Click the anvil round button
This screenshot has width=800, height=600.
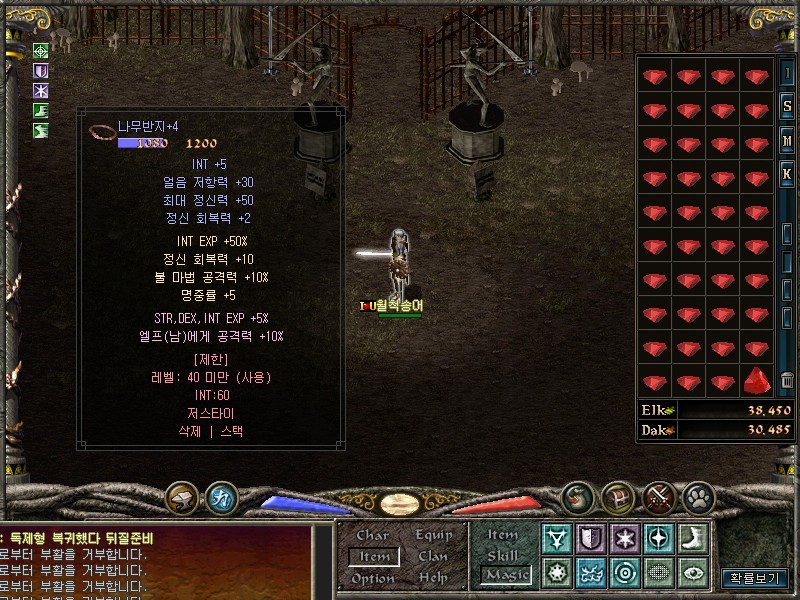[183, 497]
